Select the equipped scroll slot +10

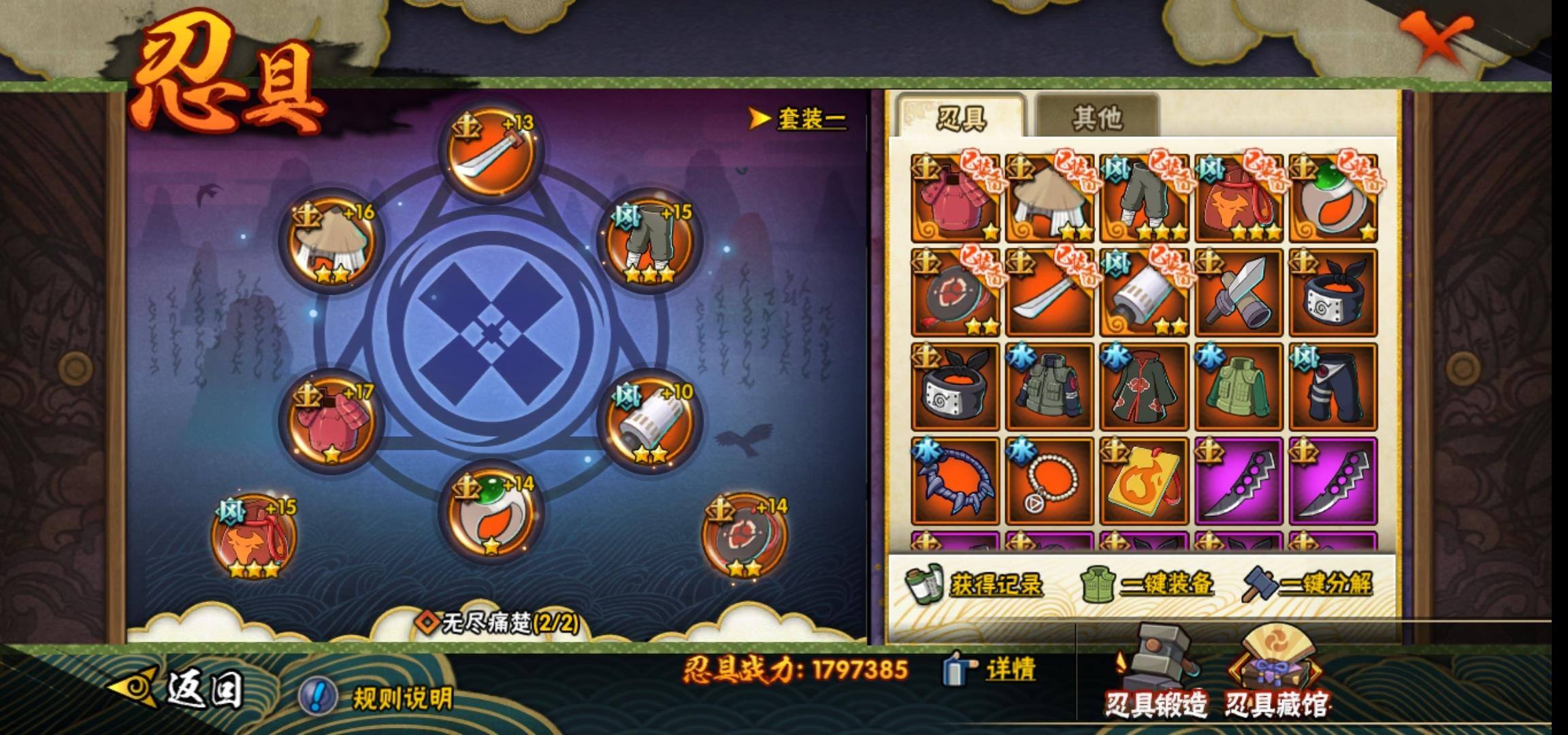(647, 423)
